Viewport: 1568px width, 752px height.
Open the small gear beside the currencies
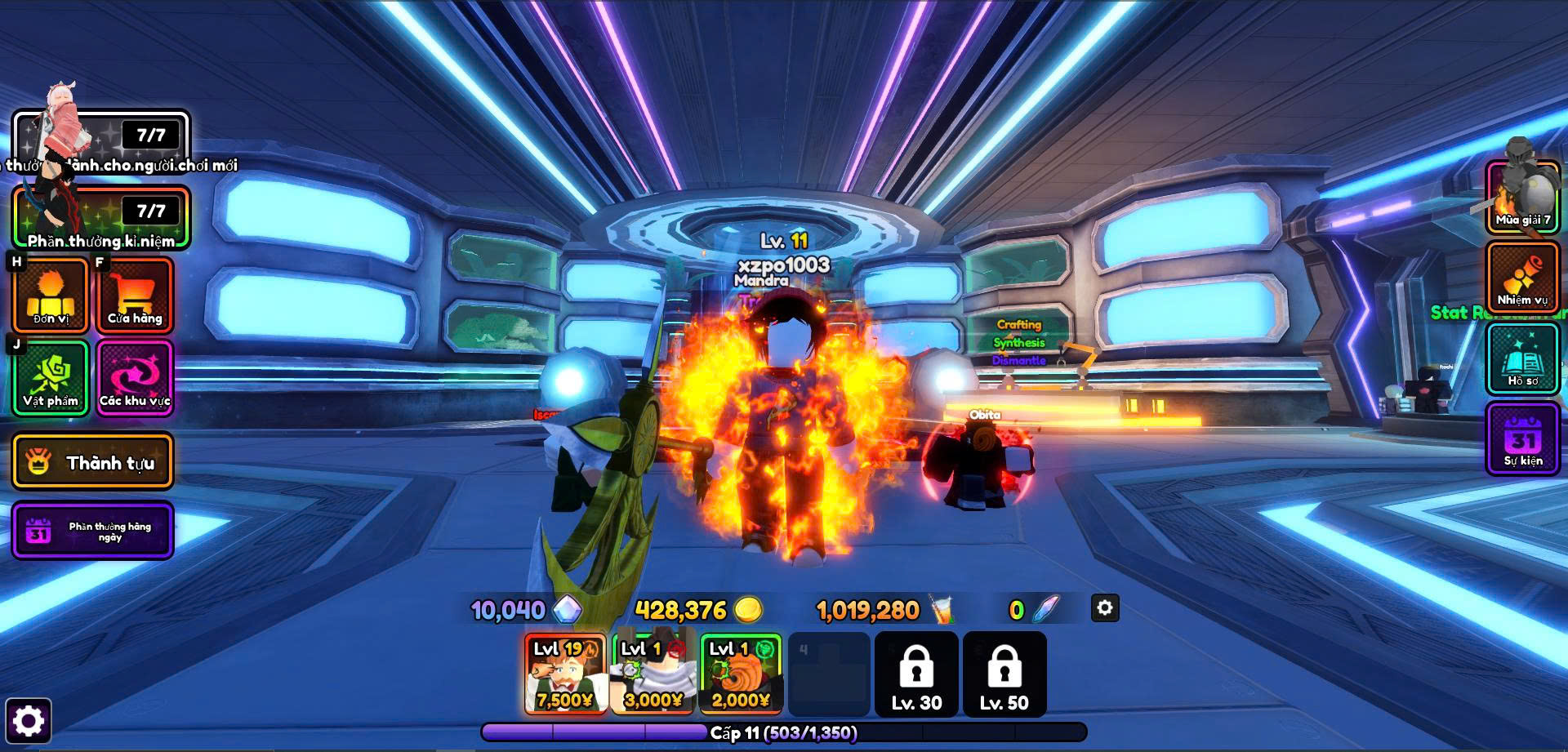[1105, 608]
